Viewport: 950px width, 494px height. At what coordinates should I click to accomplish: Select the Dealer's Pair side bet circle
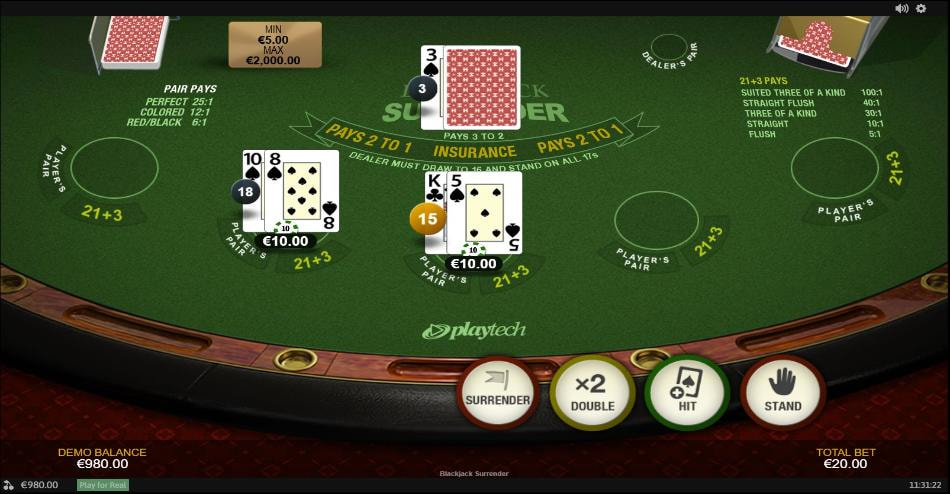(x=669, y=44)
